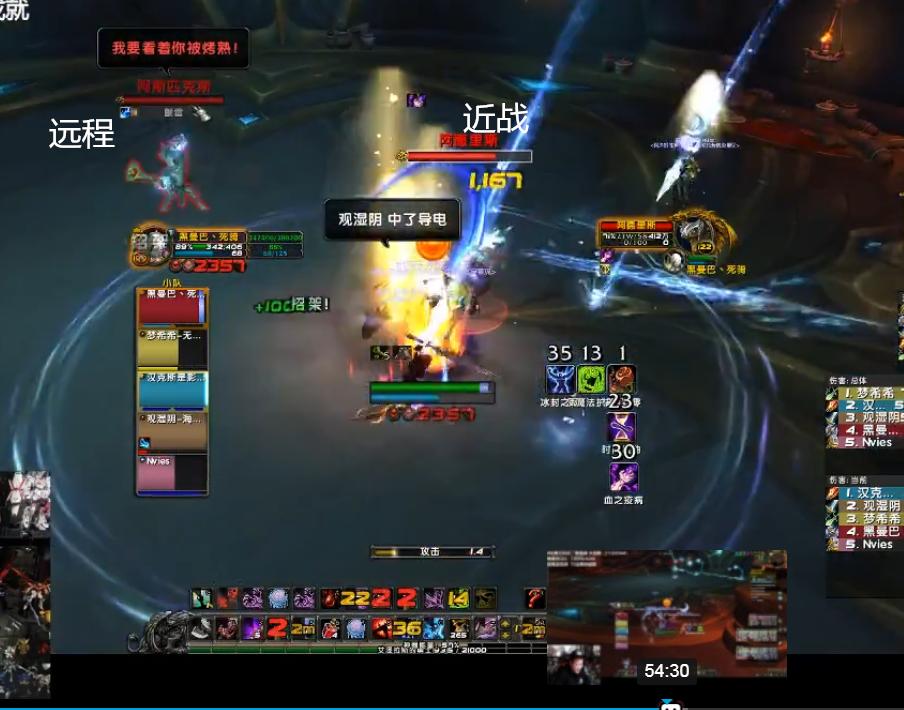Click 汉克 row in current damage meter
Screen dimensions: 904x710
click(866, 492)
